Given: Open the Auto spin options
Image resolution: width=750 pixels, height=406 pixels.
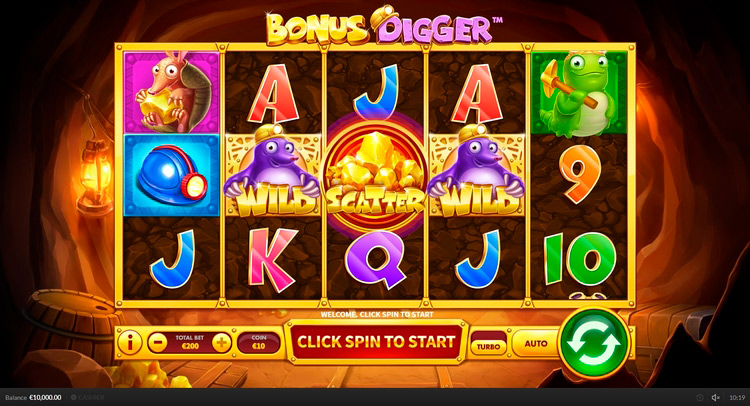Looking at the screenshot, I should pos(536,343).
